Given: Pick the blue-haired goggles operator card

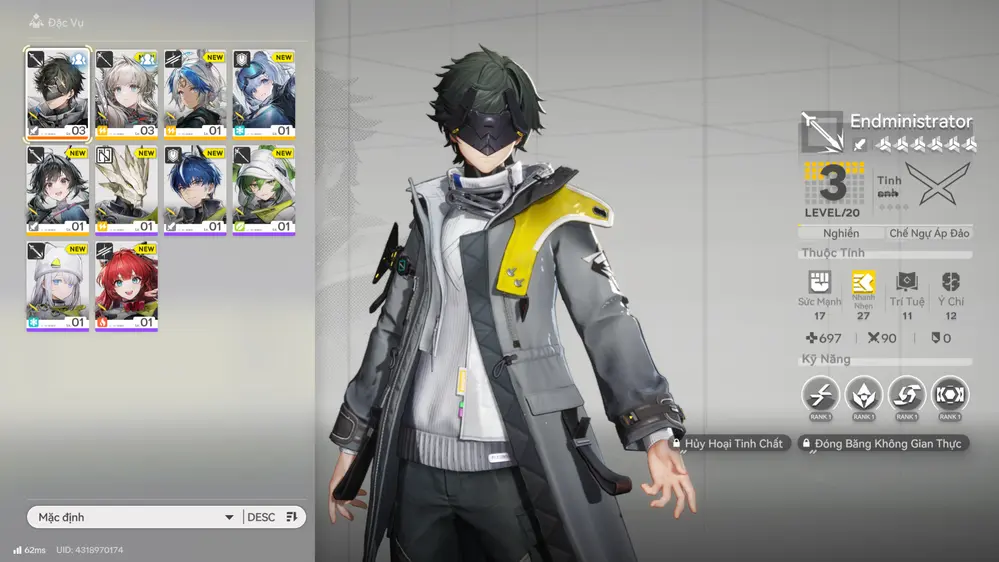Looking at the screenshot, I should click(x=265, y=94).
